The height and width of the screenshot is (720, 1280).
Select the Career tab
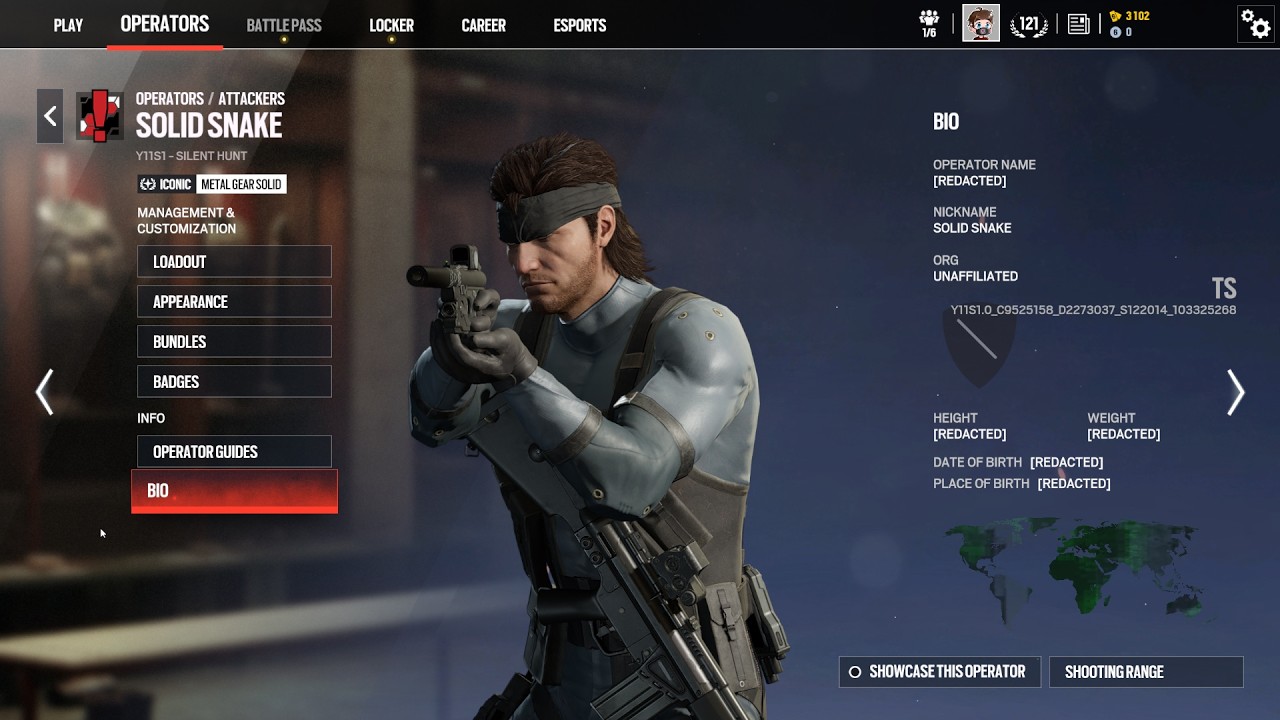click(x=483, y=25)
